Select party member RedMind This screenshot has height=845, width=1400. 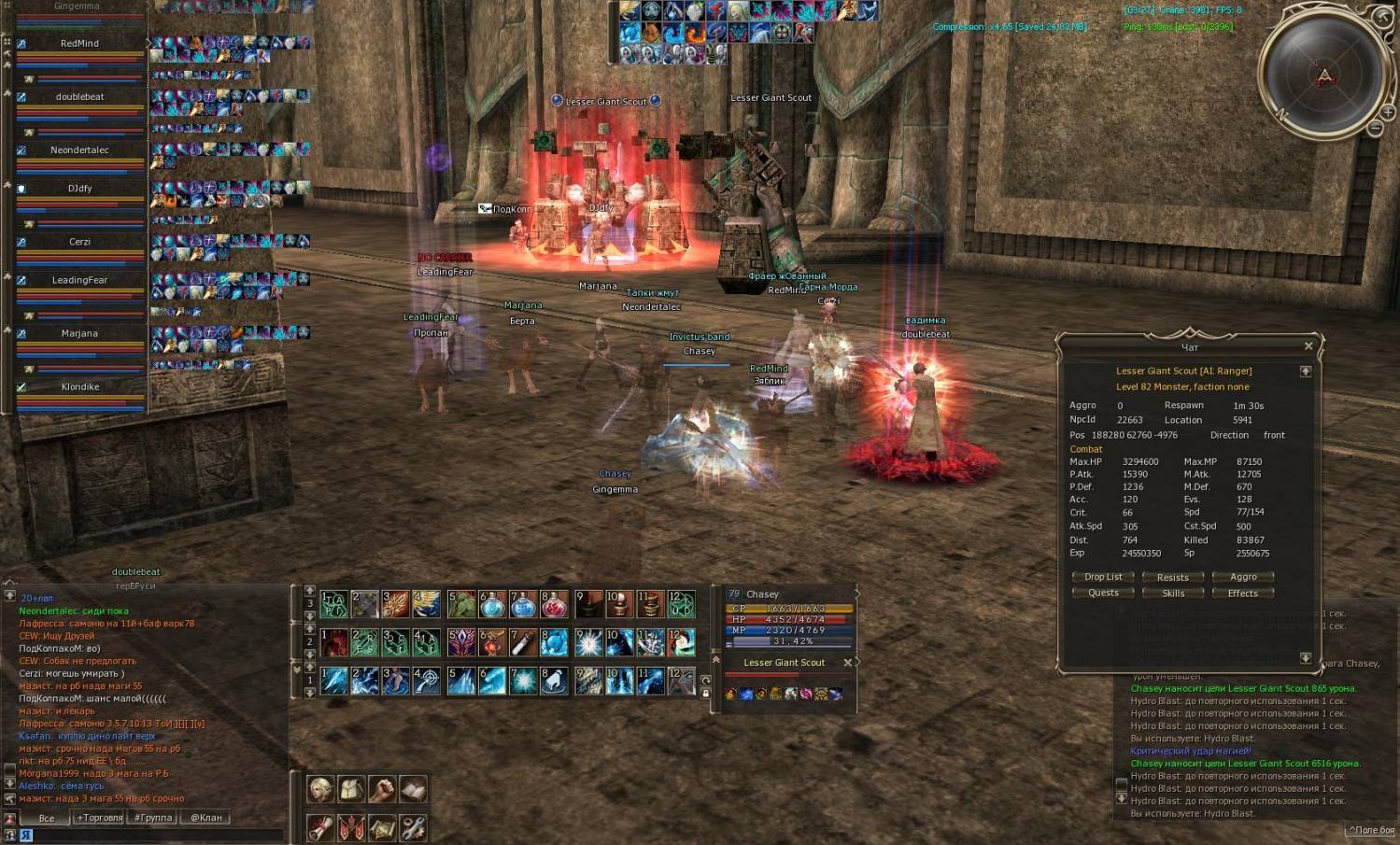point(79,44)
